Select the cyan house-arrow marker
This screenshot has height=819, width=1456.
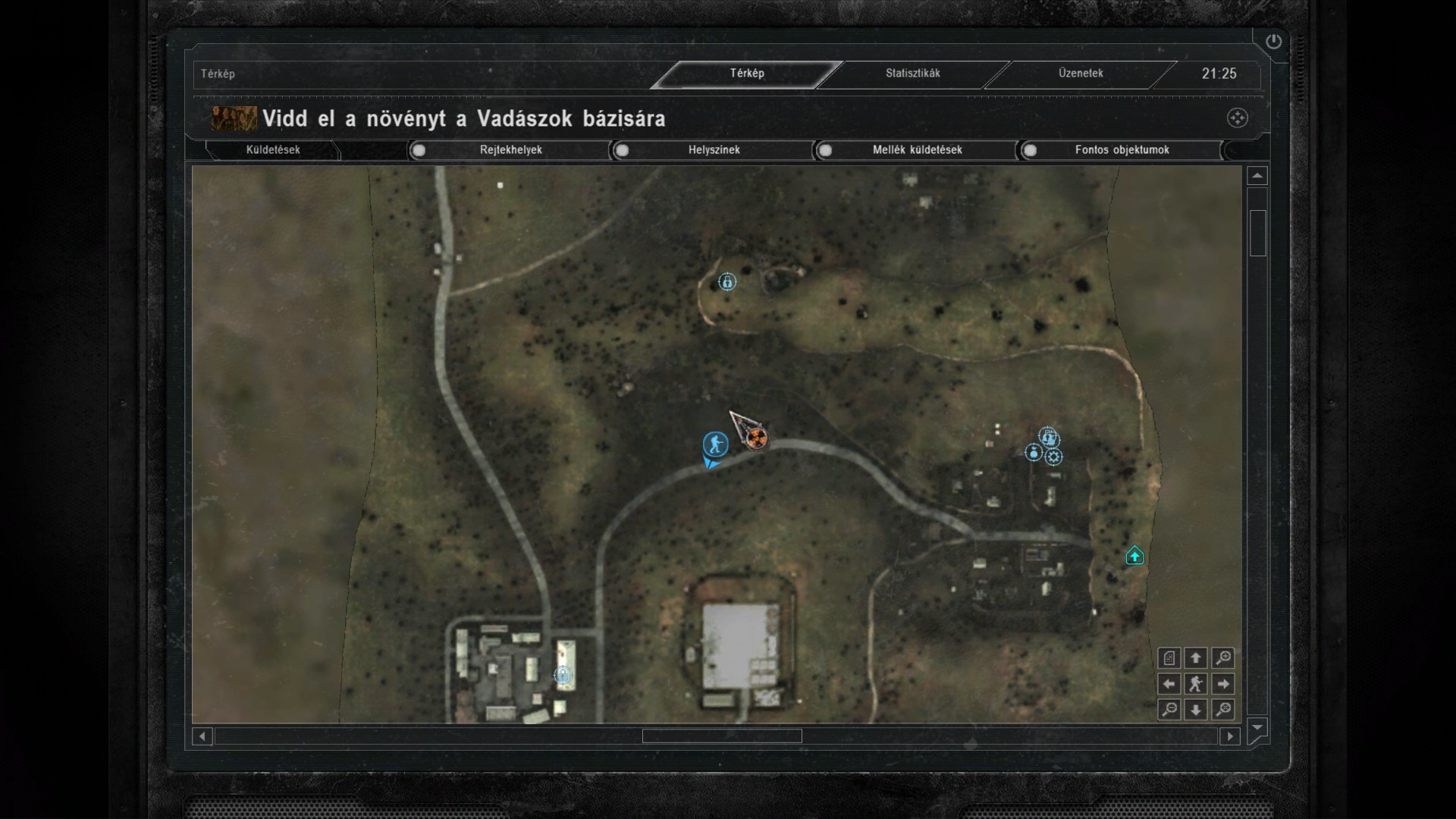coord(1134,556)
